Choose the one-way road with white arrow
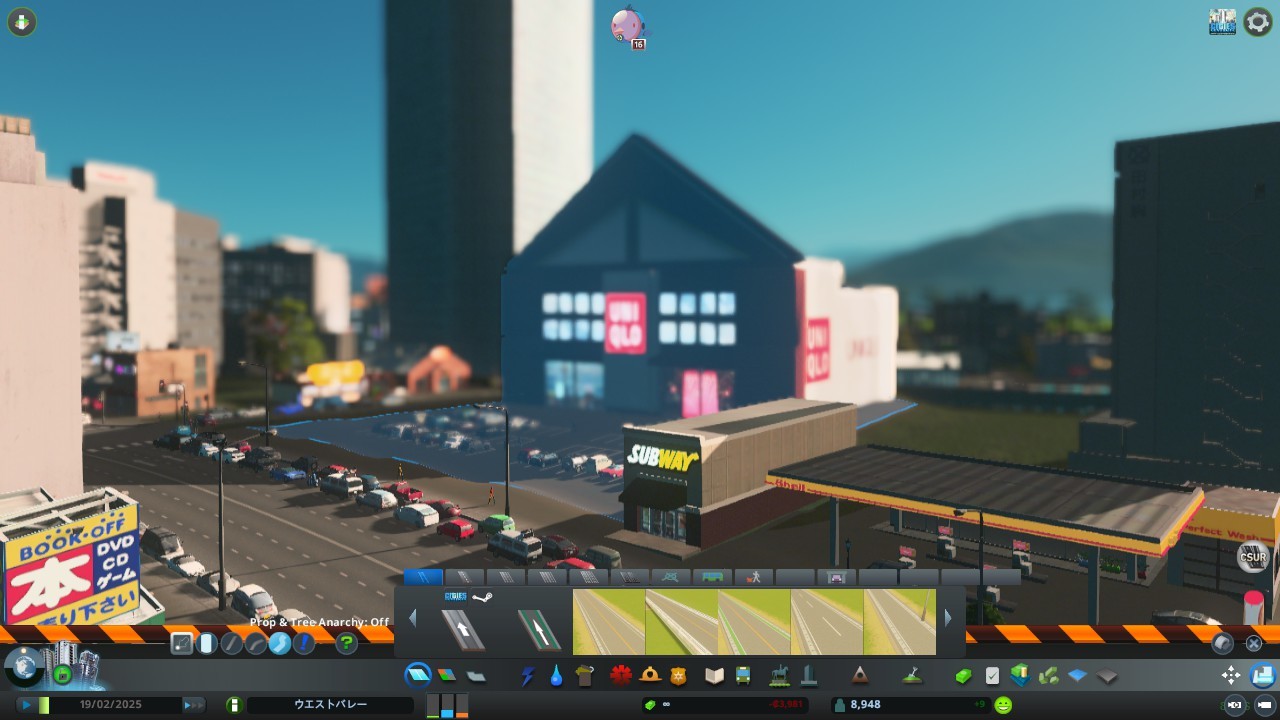This screenshot has height=720, width=1280. 463,629
